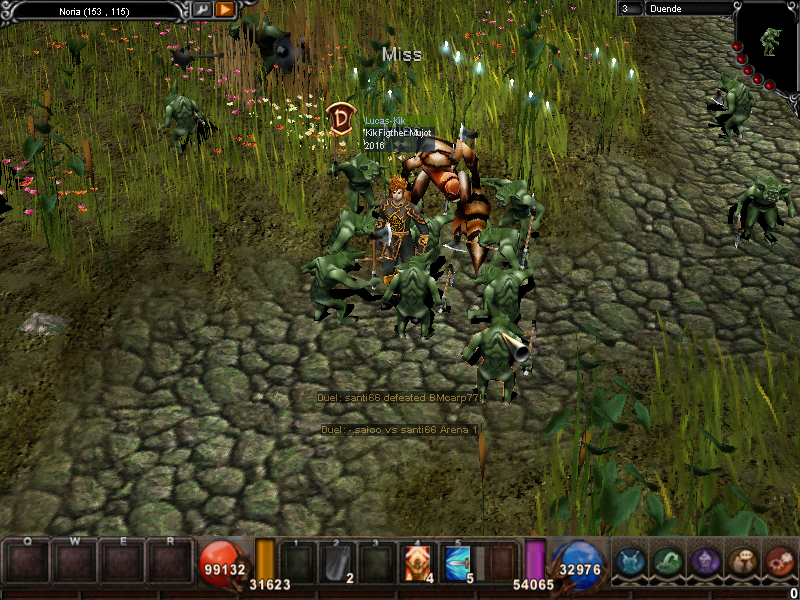Open the brown round menu icon
Screen dimensions: 800x600
pyautogui.click(x=742, y=563)
